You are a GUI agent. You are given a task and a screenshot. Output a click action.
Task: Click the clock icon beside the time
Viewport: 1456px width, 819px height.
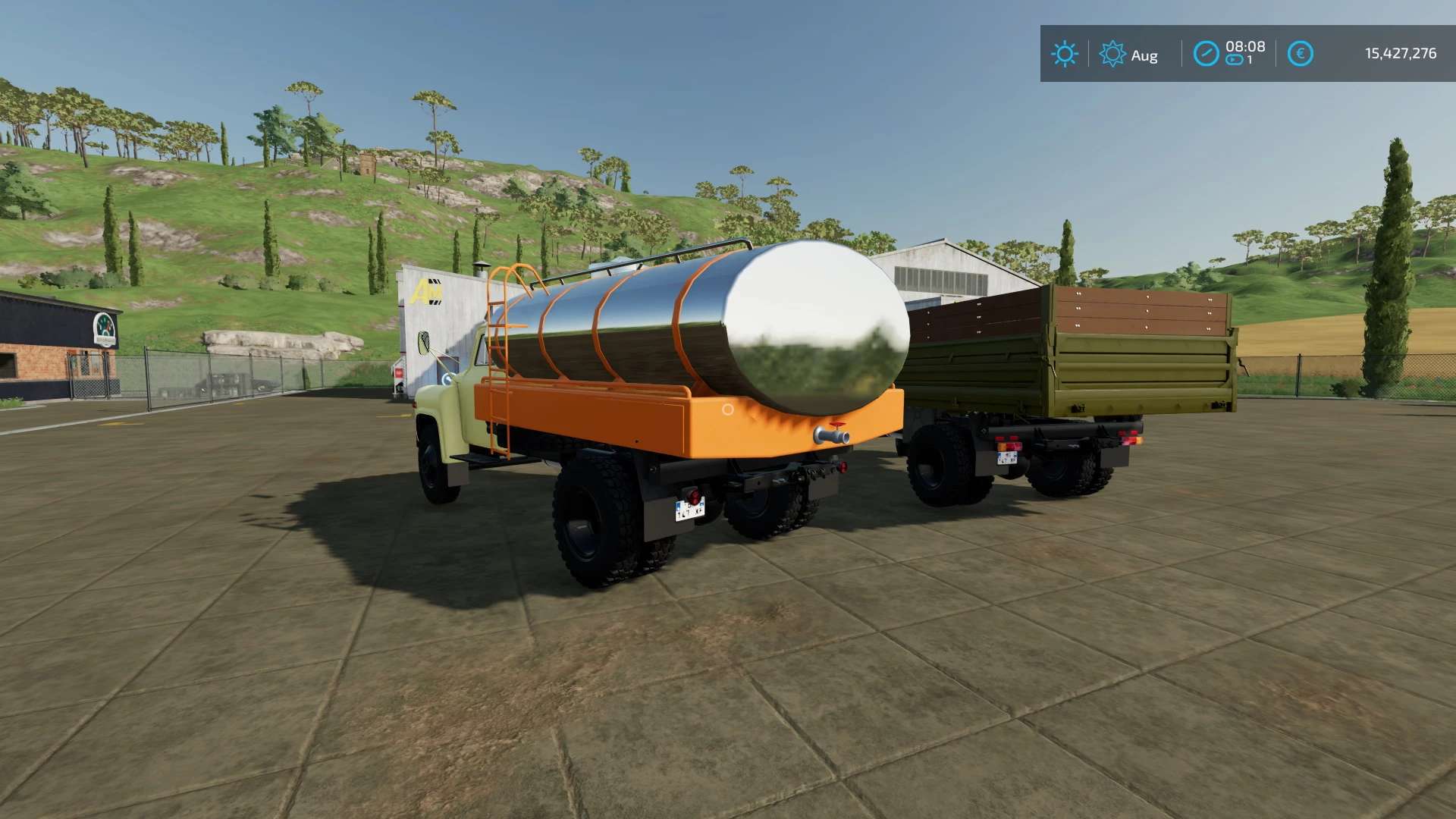coord(1206,54)
